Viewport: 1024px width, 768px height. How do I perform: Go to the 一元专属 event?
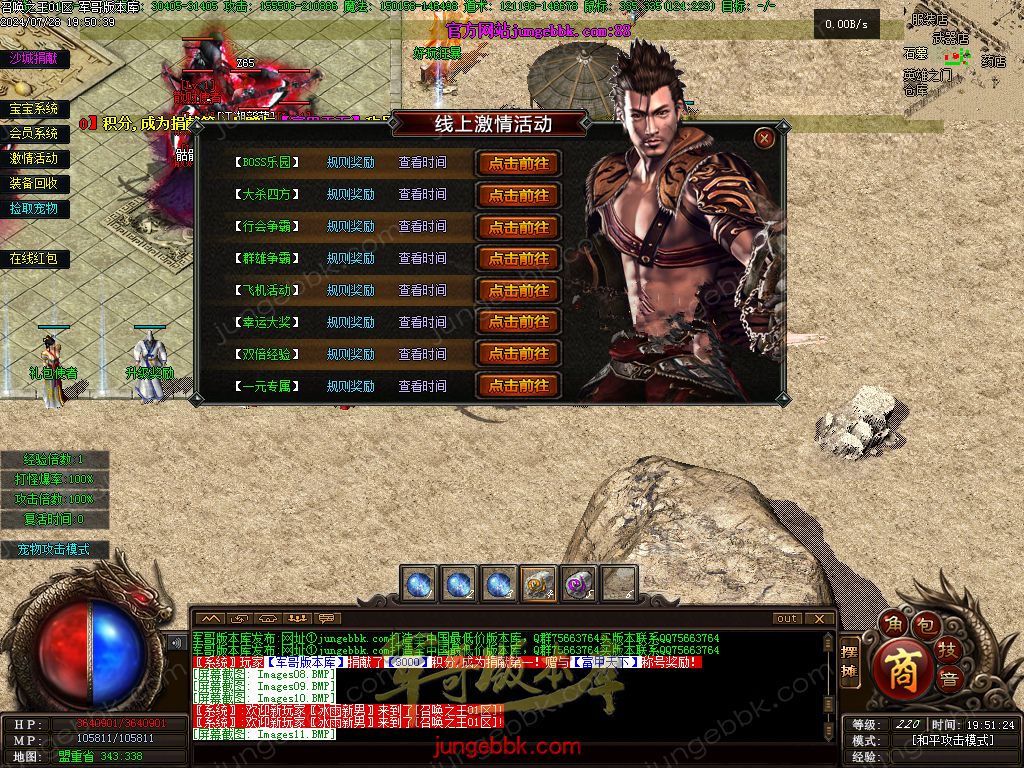[518, 386]
